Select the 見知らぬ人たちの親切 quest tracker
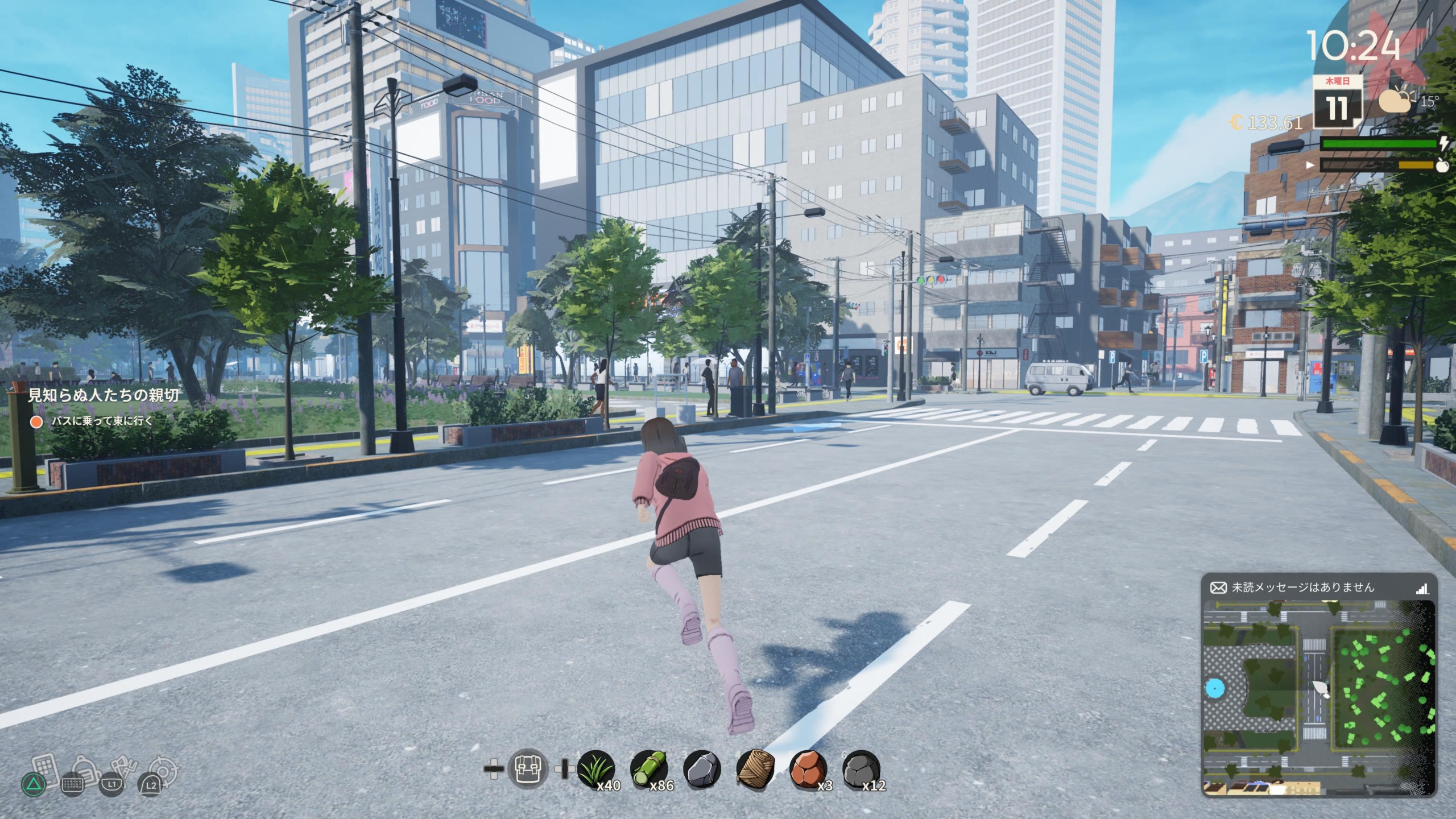 pos(104,395)
